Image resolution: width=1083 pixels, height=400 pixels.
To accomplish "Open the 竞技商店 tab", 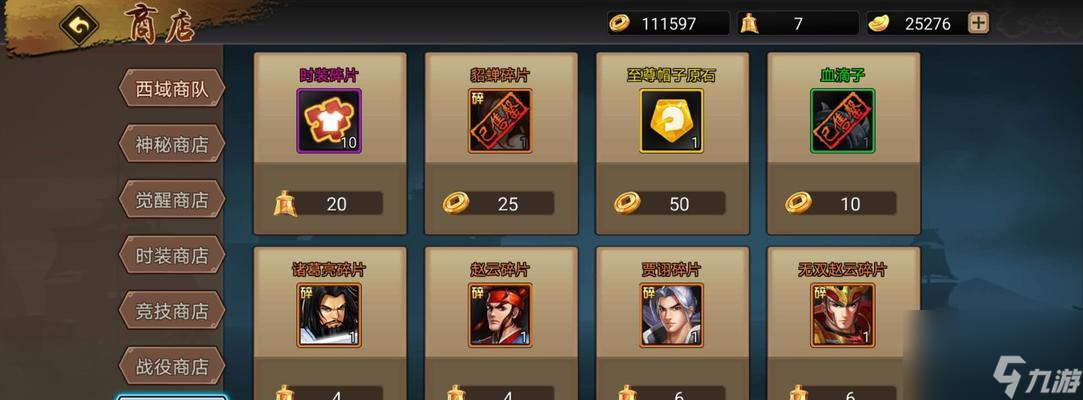I will point(172,311).
